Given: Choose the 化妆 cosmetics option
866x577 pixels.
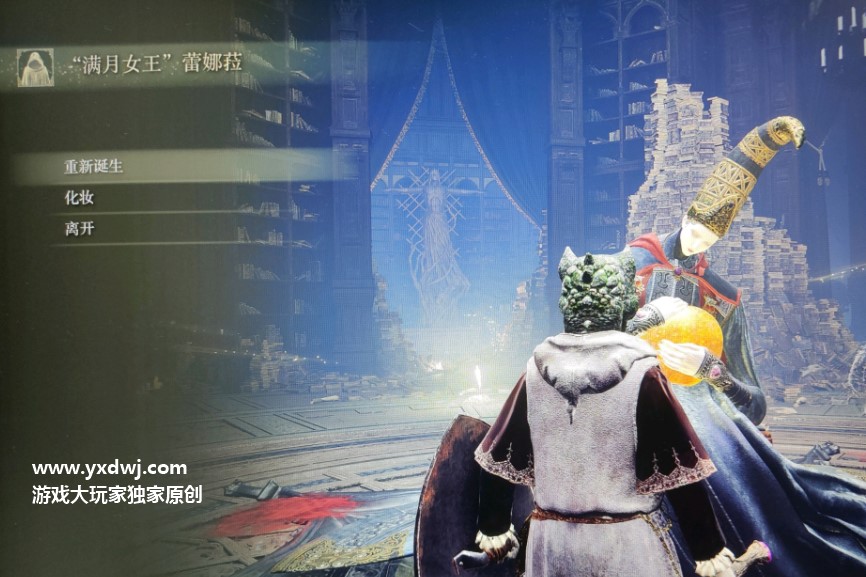Looking at the screenshot, I should coord(80,198).
